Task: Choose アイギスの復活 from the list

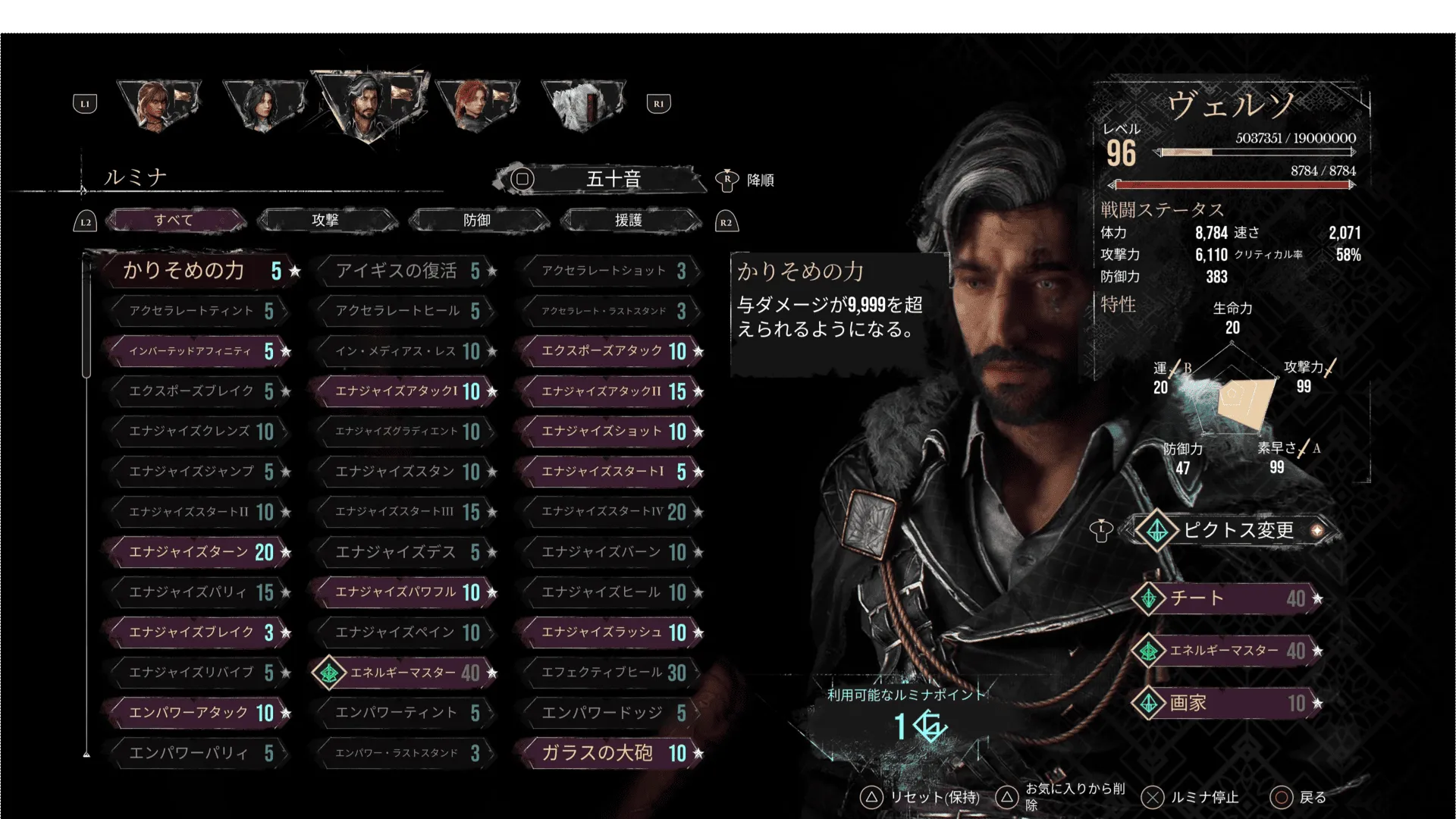Action: 406,271
